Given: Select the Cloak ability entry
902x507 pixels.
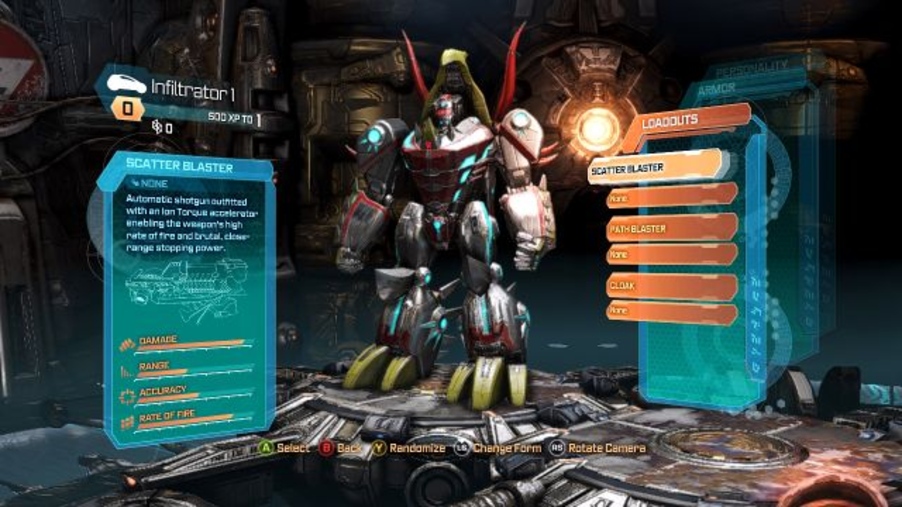Looking at the screenshot, I should (671, 286).
